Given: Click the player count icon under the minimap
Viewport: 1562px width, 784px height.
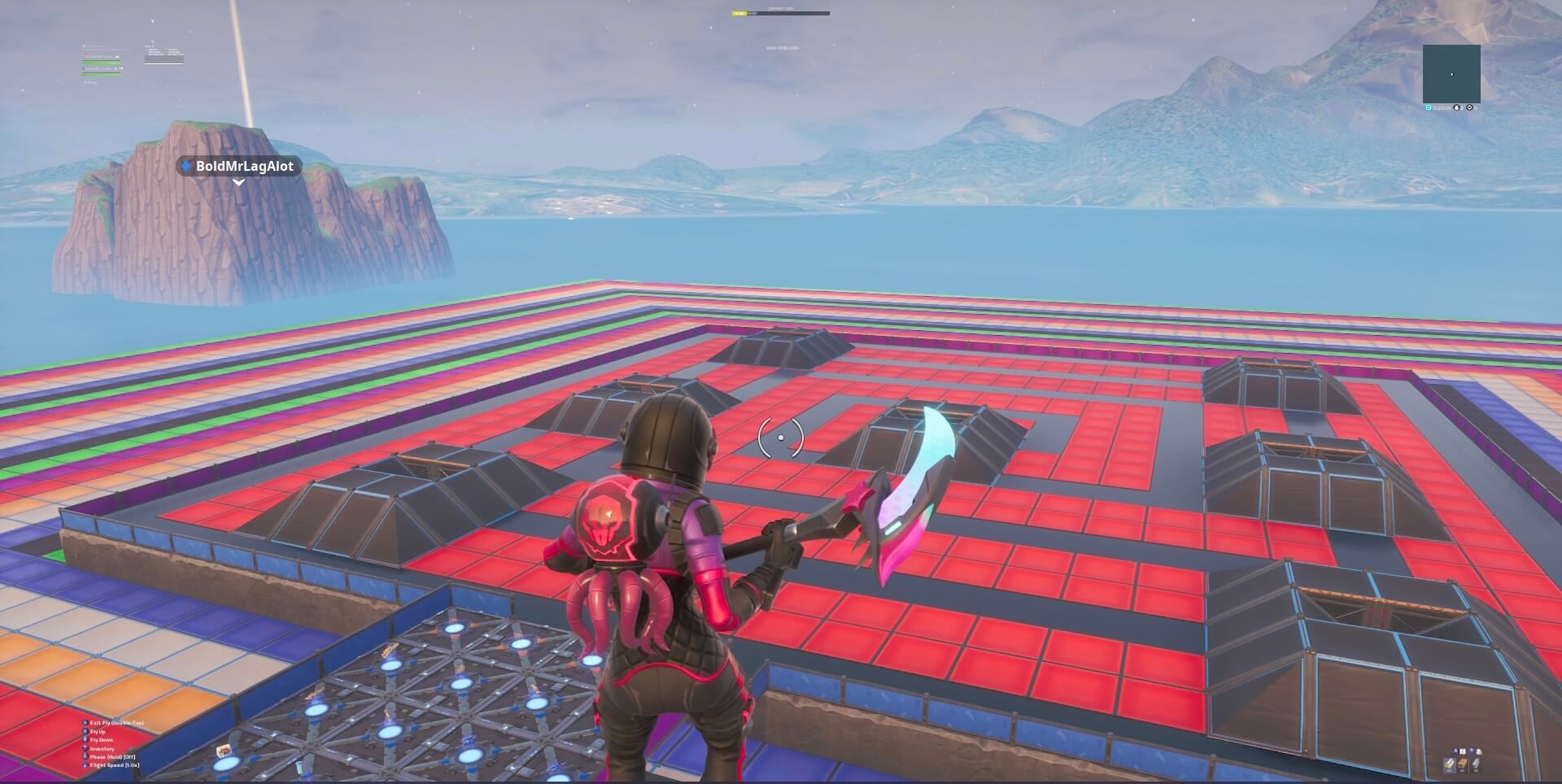Looking at the screenshot, I should click(x=1456, y=107).
